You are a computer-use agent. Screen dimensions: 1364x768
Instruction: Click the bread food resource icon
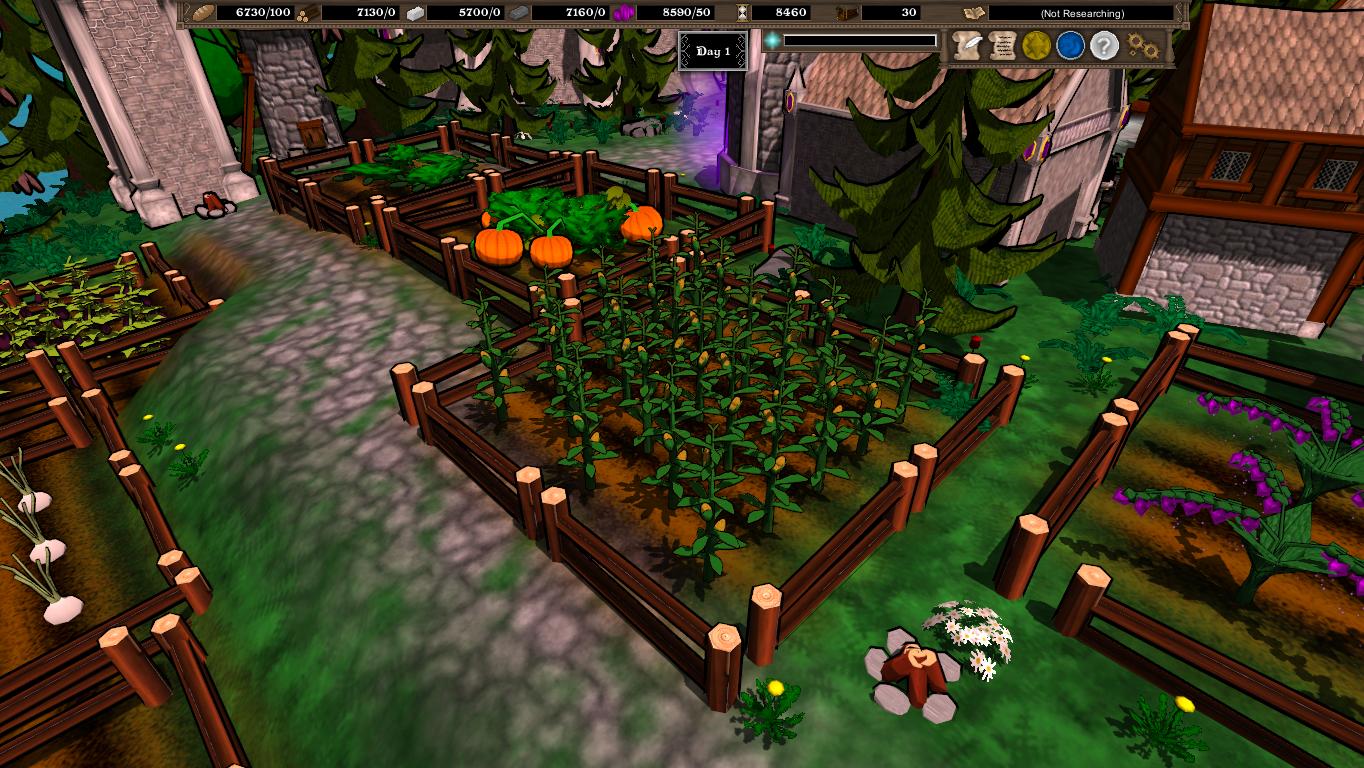pos(203,13)
